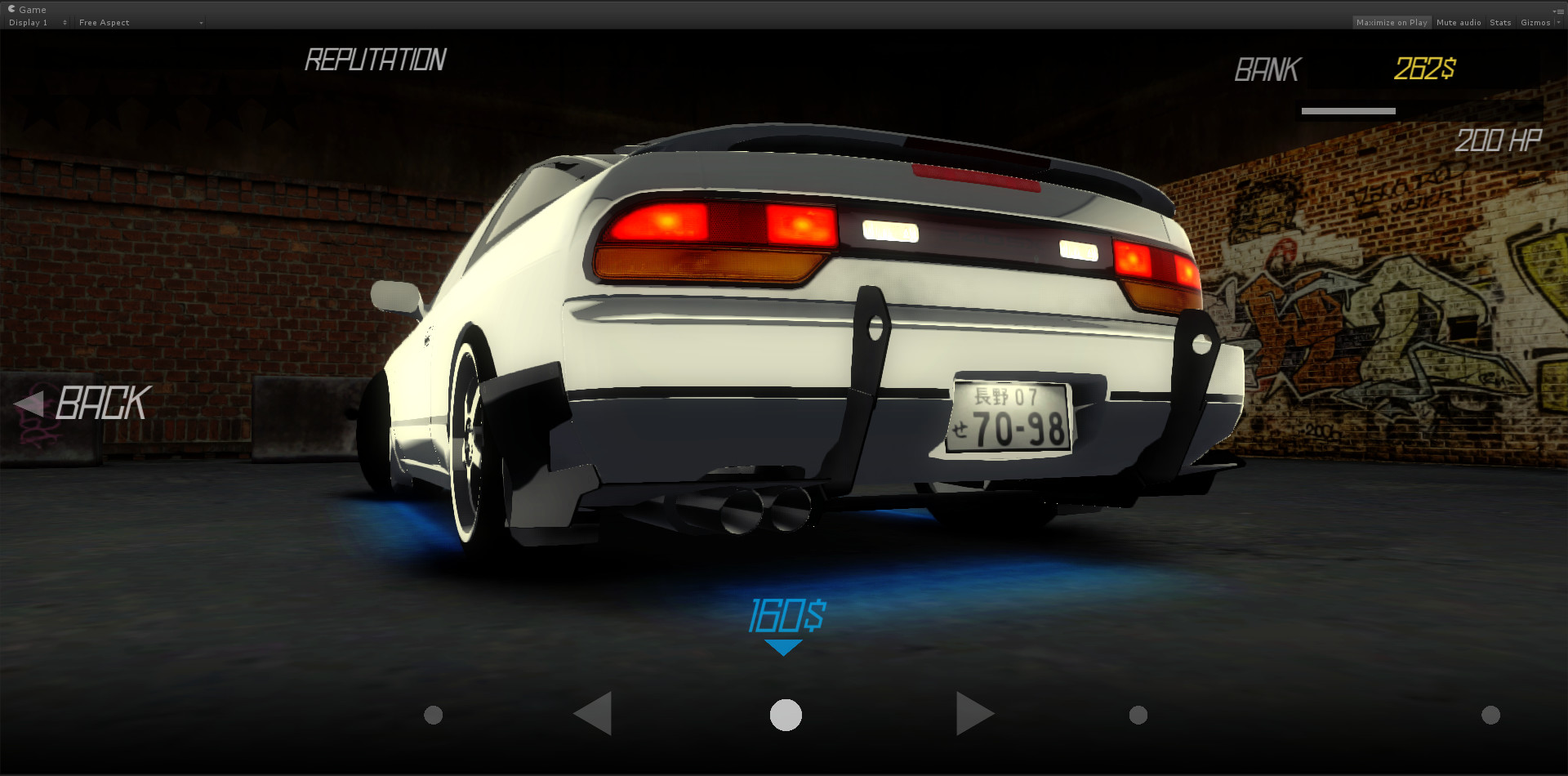Click the leftmost carousel dot

coord(432,714)
